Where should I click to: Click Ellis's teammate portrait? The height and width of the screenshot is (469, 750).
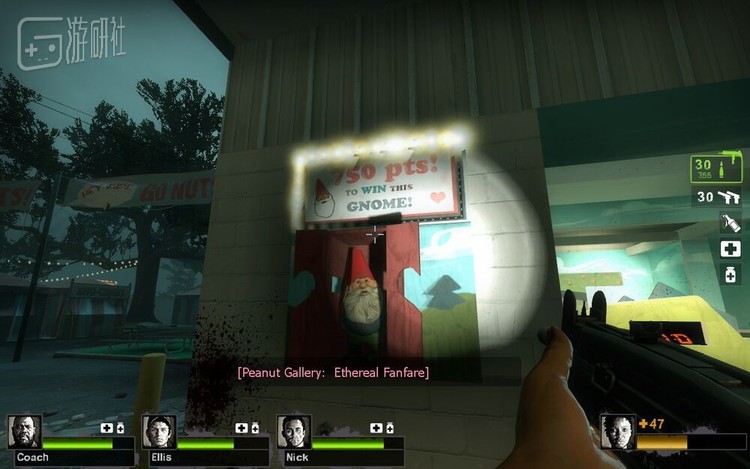coord(159,431)
